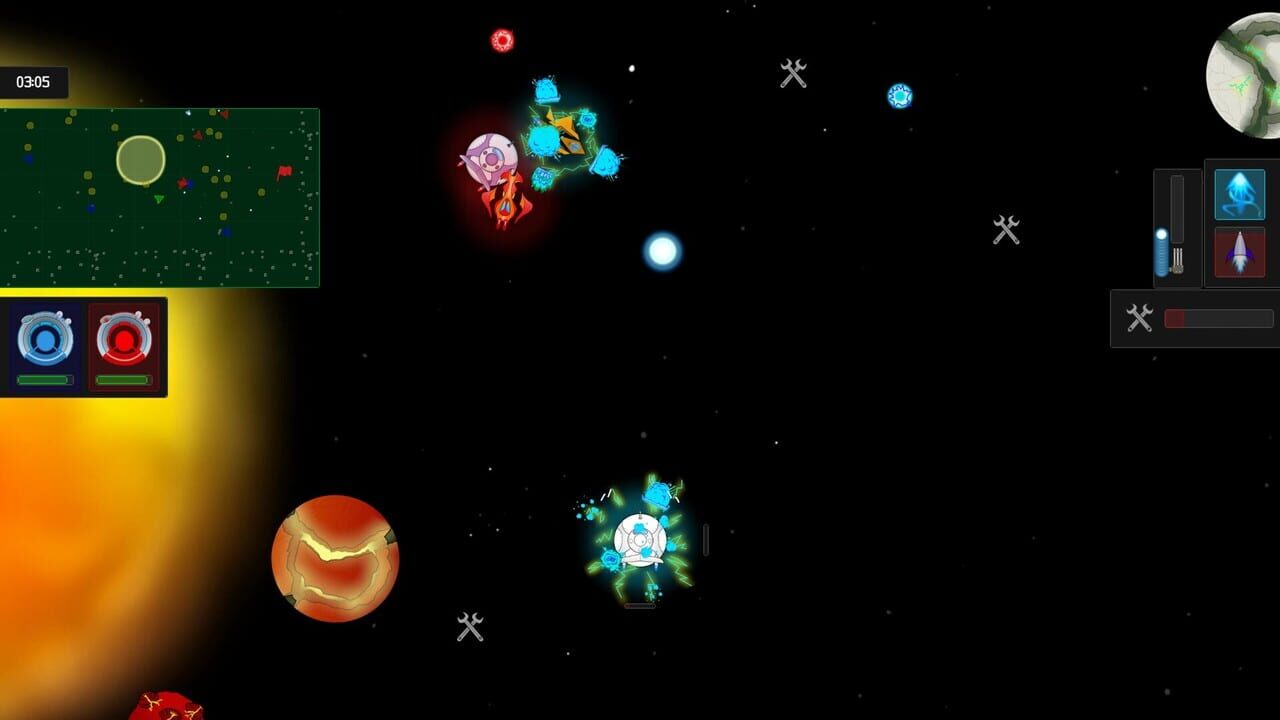Click the wrench pickup below the lava planet
The height and width of the screenshot is (720, 1280).
(x=471, y=628)
